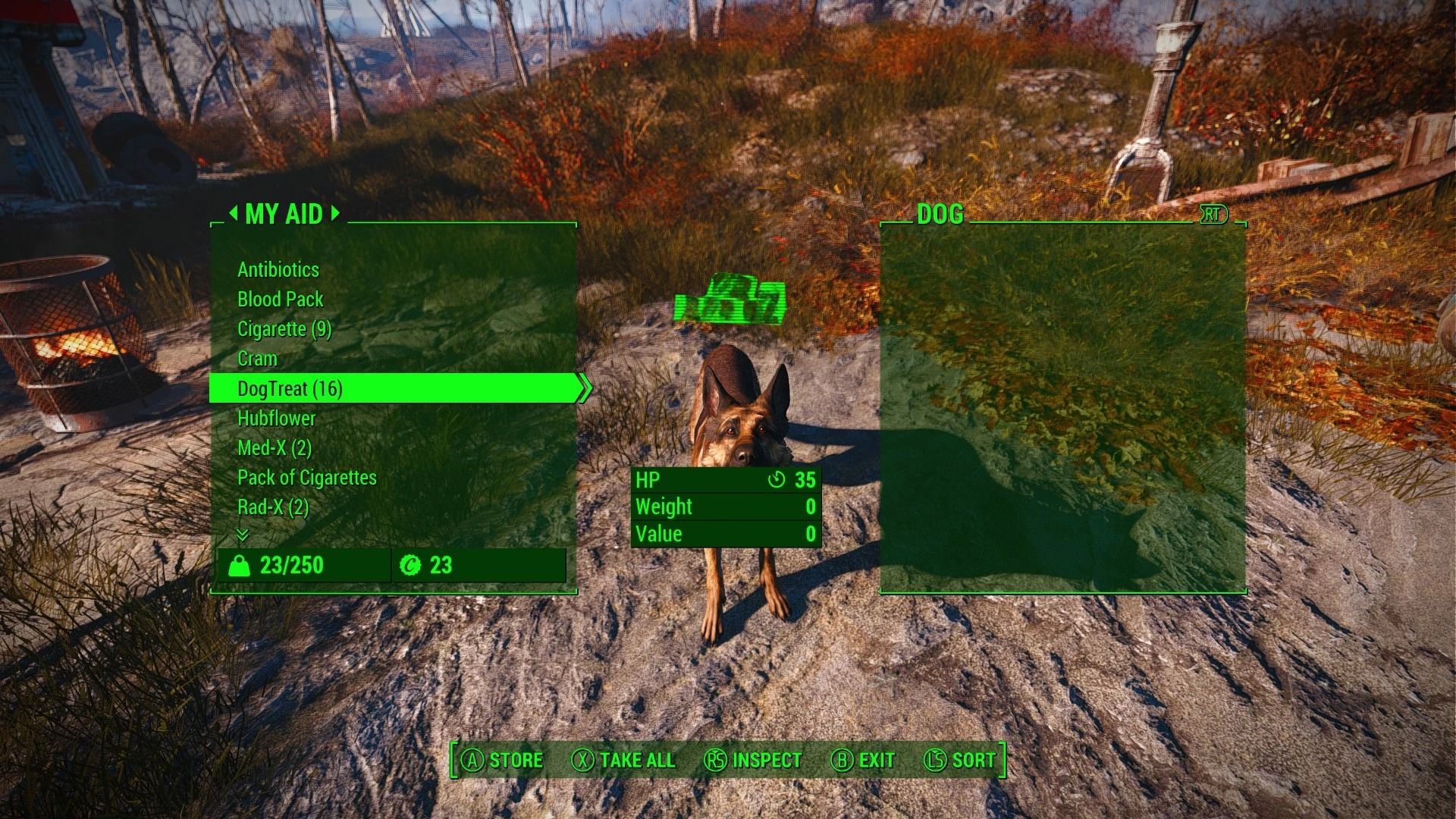Click the transfer chevrons on DogTreat row
1456x819 pixels.
coord(585,388)
